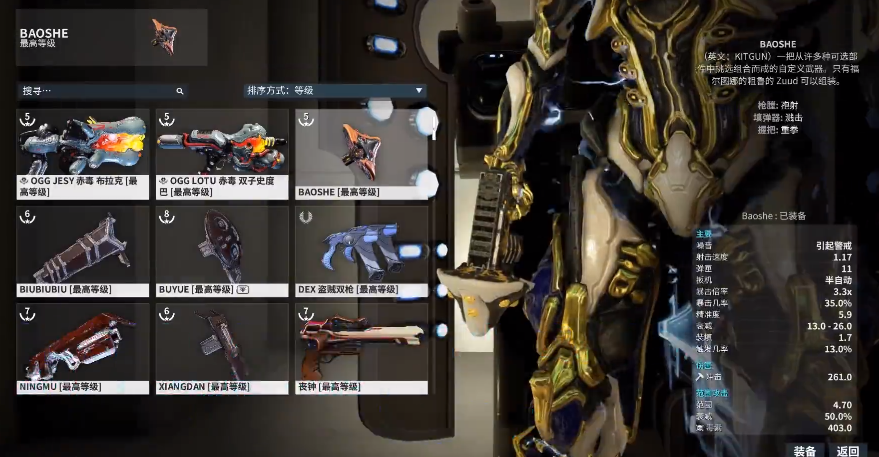Click the 返回 (Back) button
879x457 pixels.
click(x=848, y=450)
